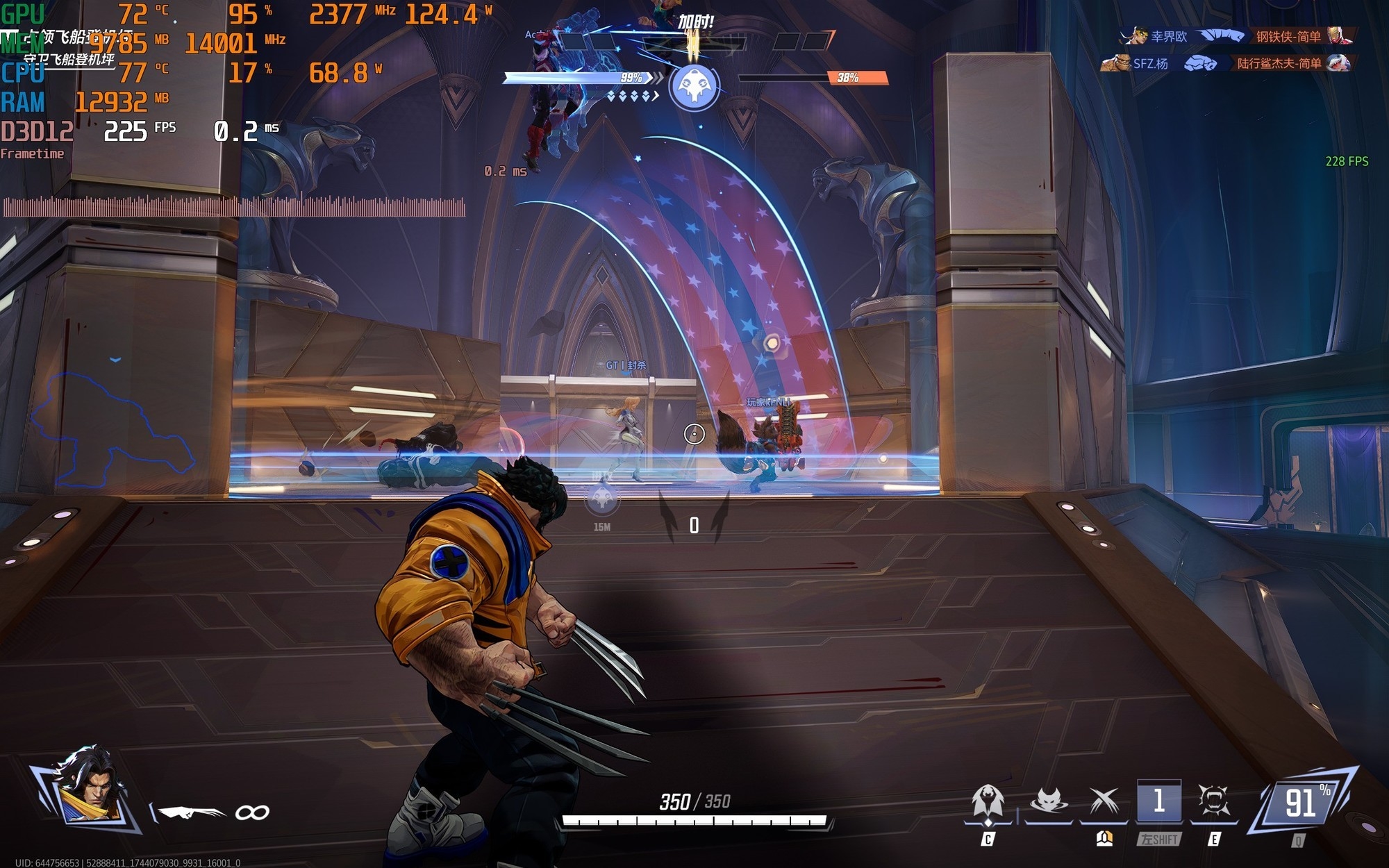
Task: Click the kill feed entry for SFZ.杨
Action: coord(1149,64)
